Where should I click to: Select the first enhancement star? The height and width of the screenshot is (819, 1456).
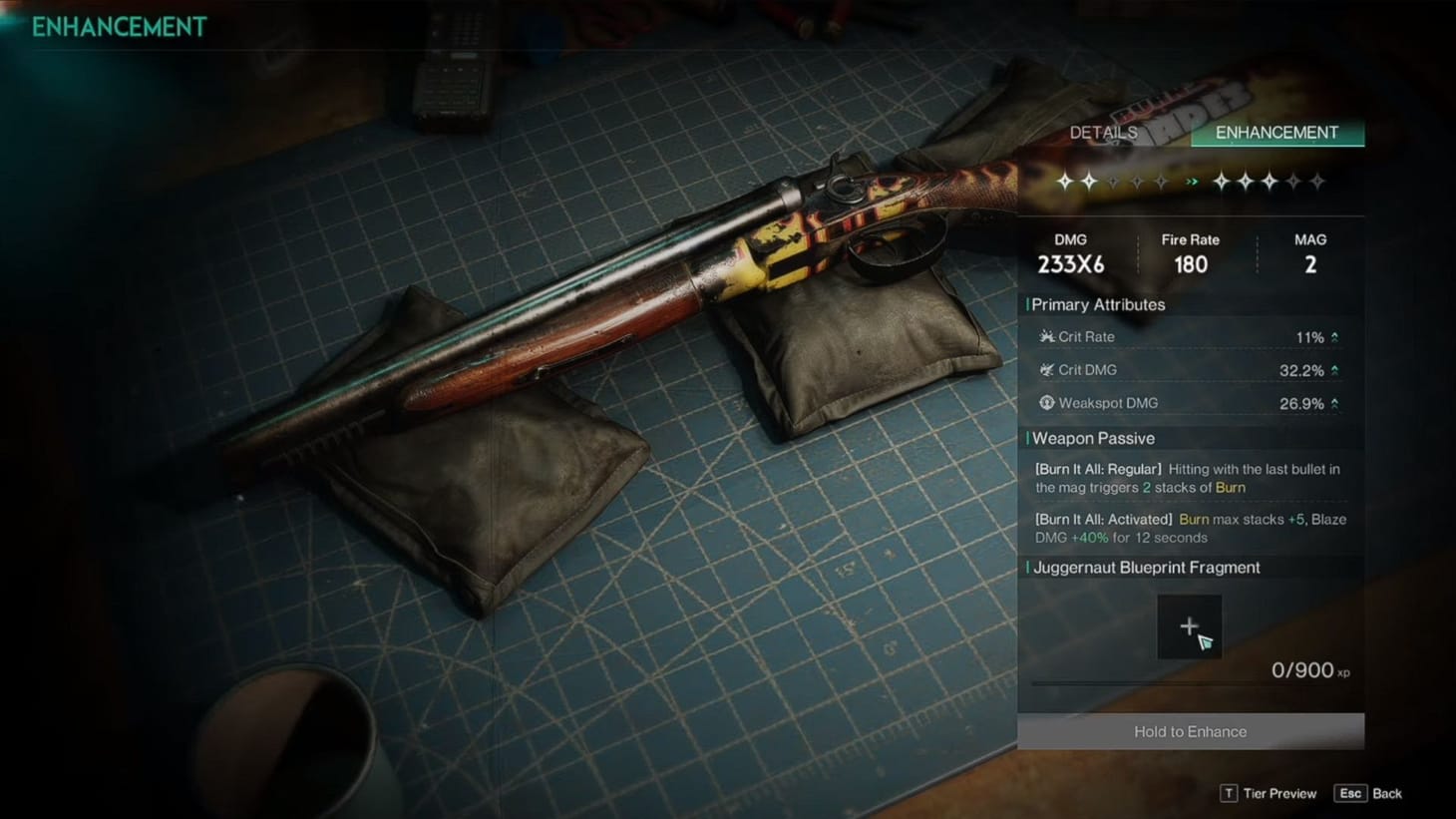[1065, 182]
